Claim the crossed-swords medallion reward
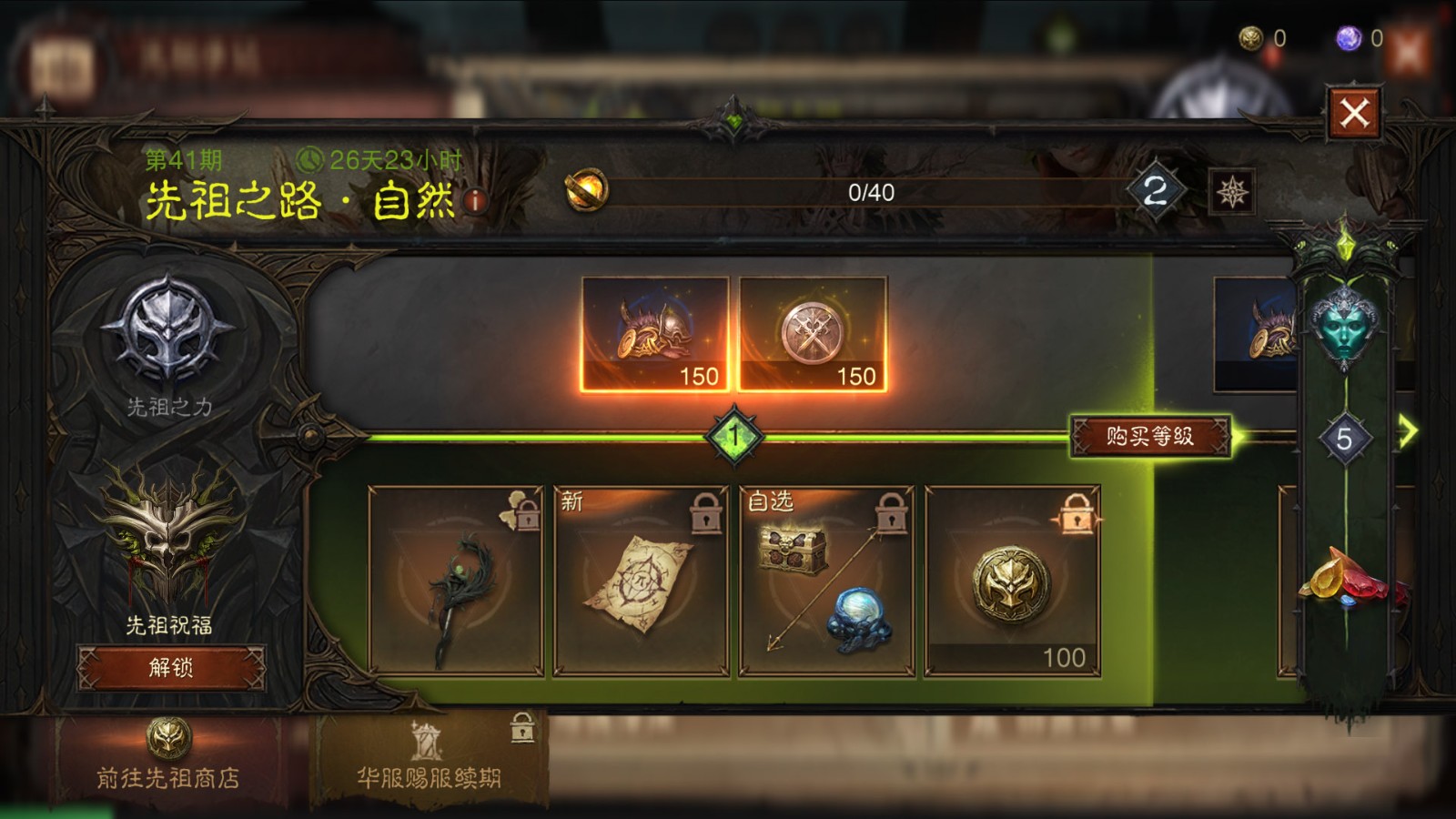 (x=813, y=334)
